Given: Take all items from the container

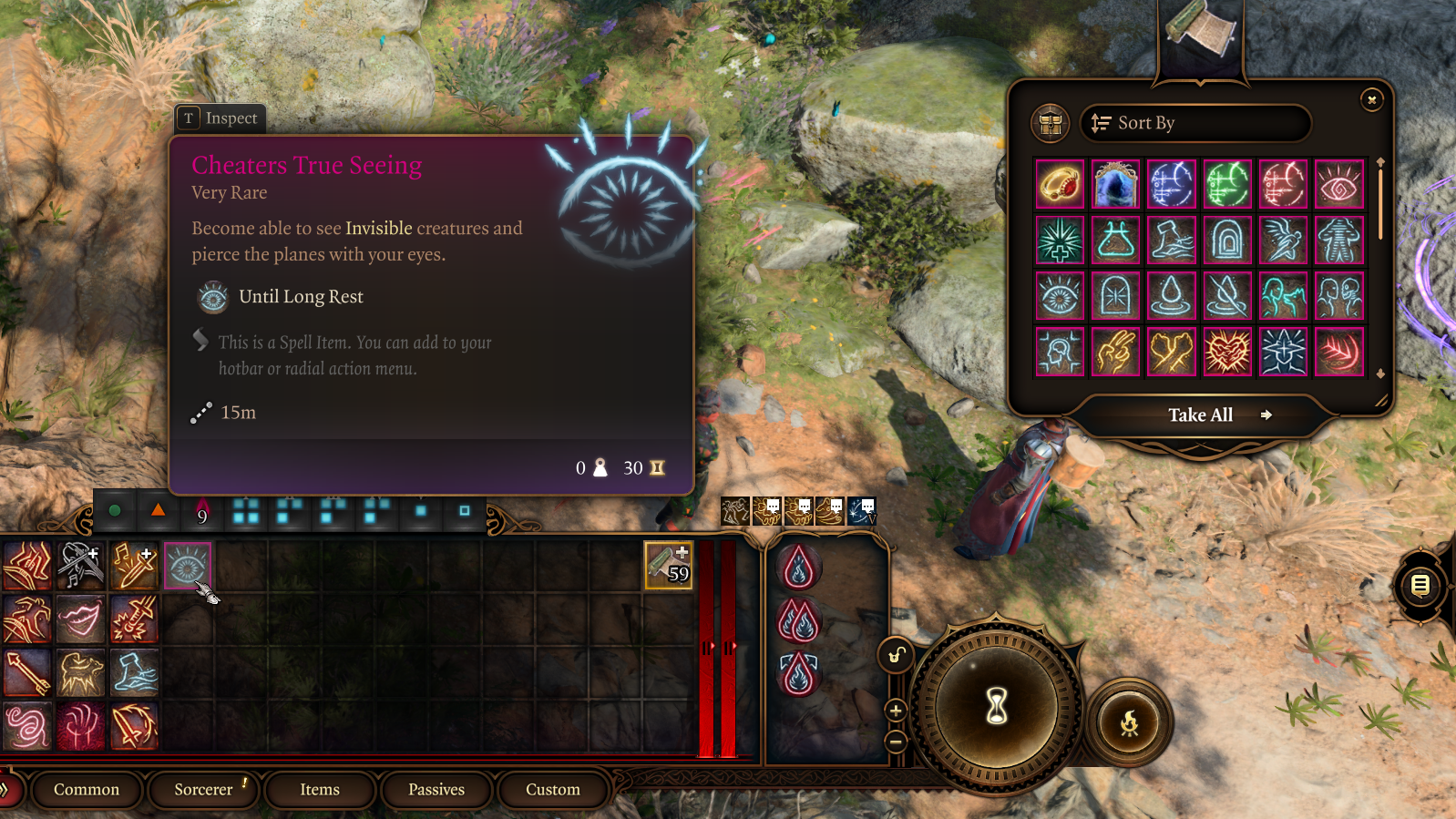Looking at the screenshot, I should click(x=1201, y=415).
